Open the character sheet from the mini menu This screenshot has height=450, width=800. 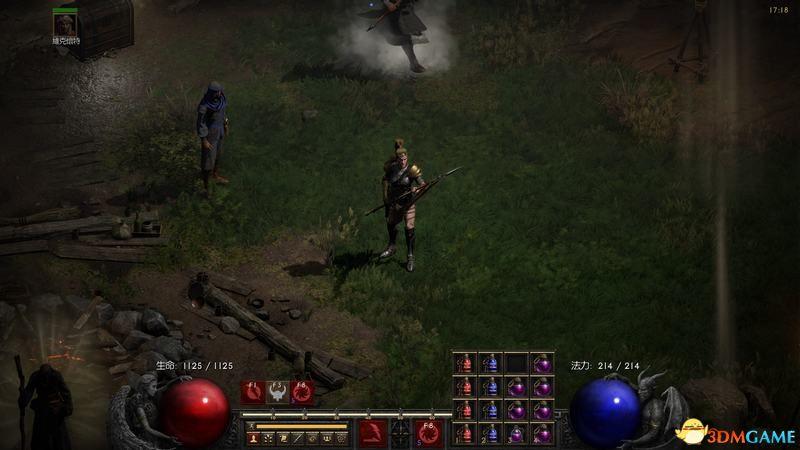[256, 438]
